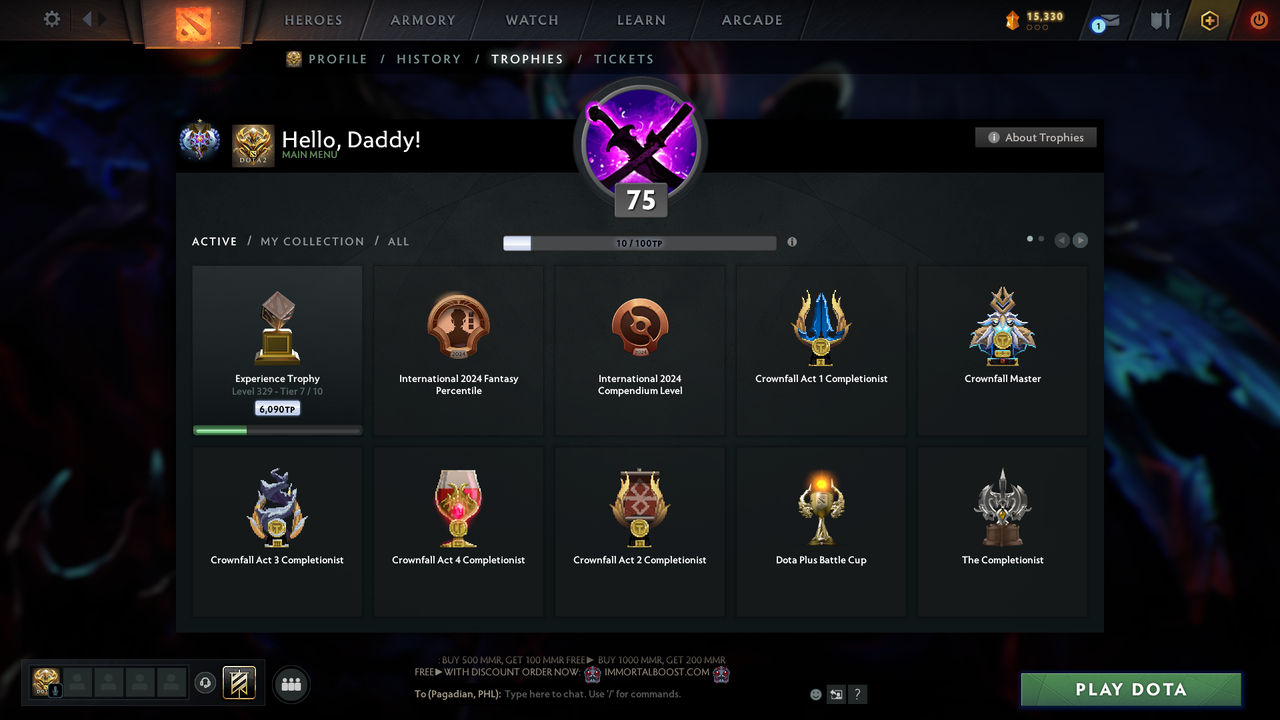Click the 10/100 TP progress bar

640,242
